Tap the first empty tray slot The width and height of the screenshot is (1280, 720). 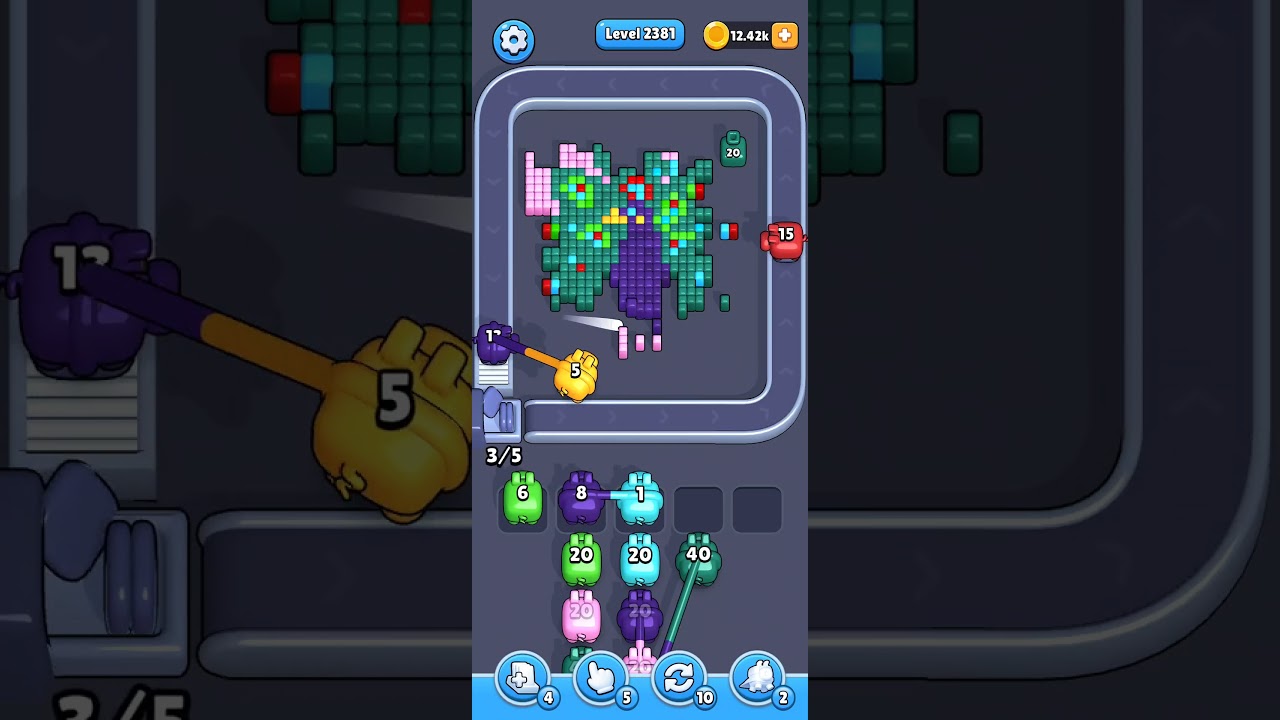[x=698, y=508]
